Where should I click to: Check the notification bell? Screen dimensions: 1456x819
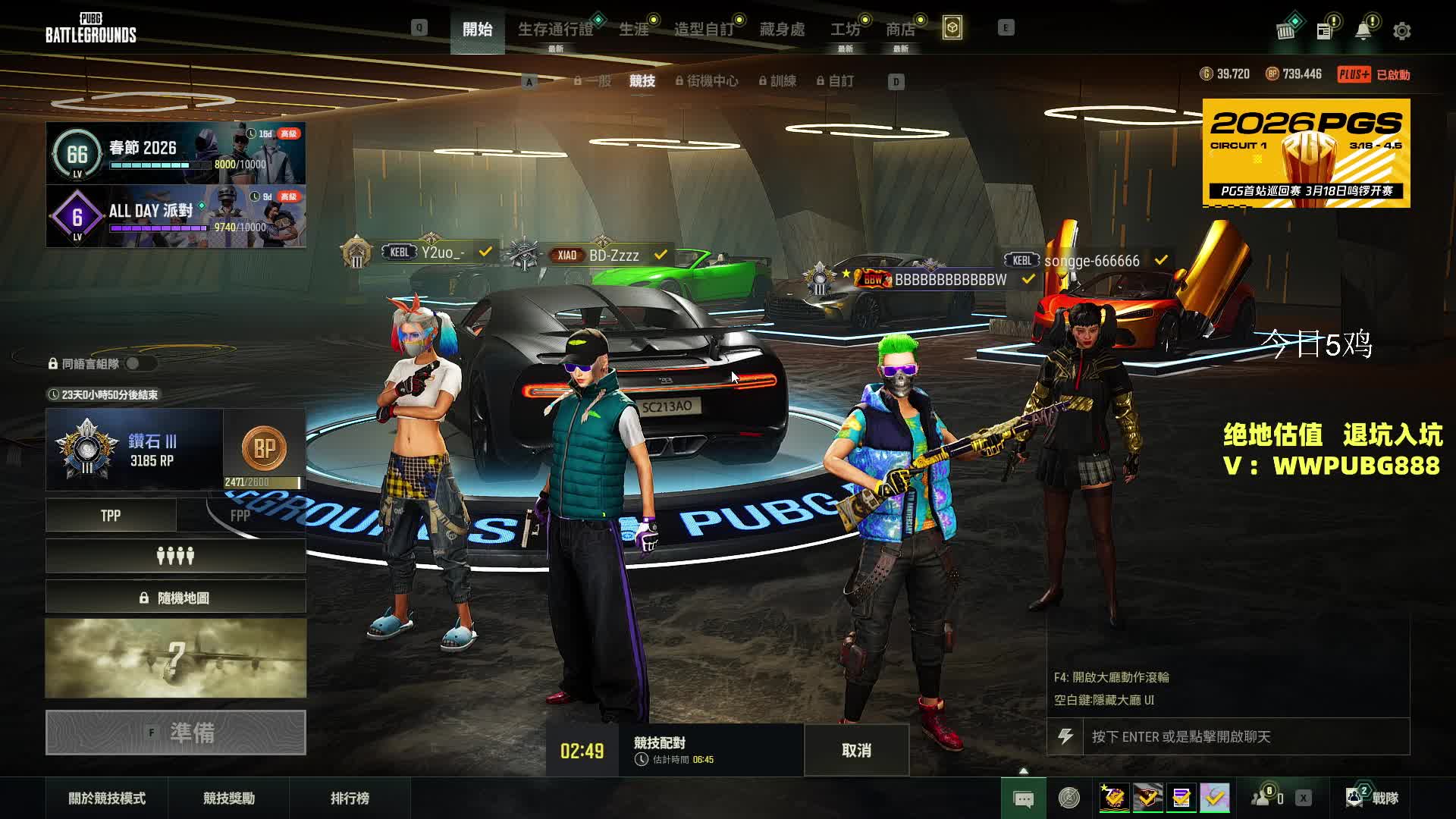tap(1363, 31)
